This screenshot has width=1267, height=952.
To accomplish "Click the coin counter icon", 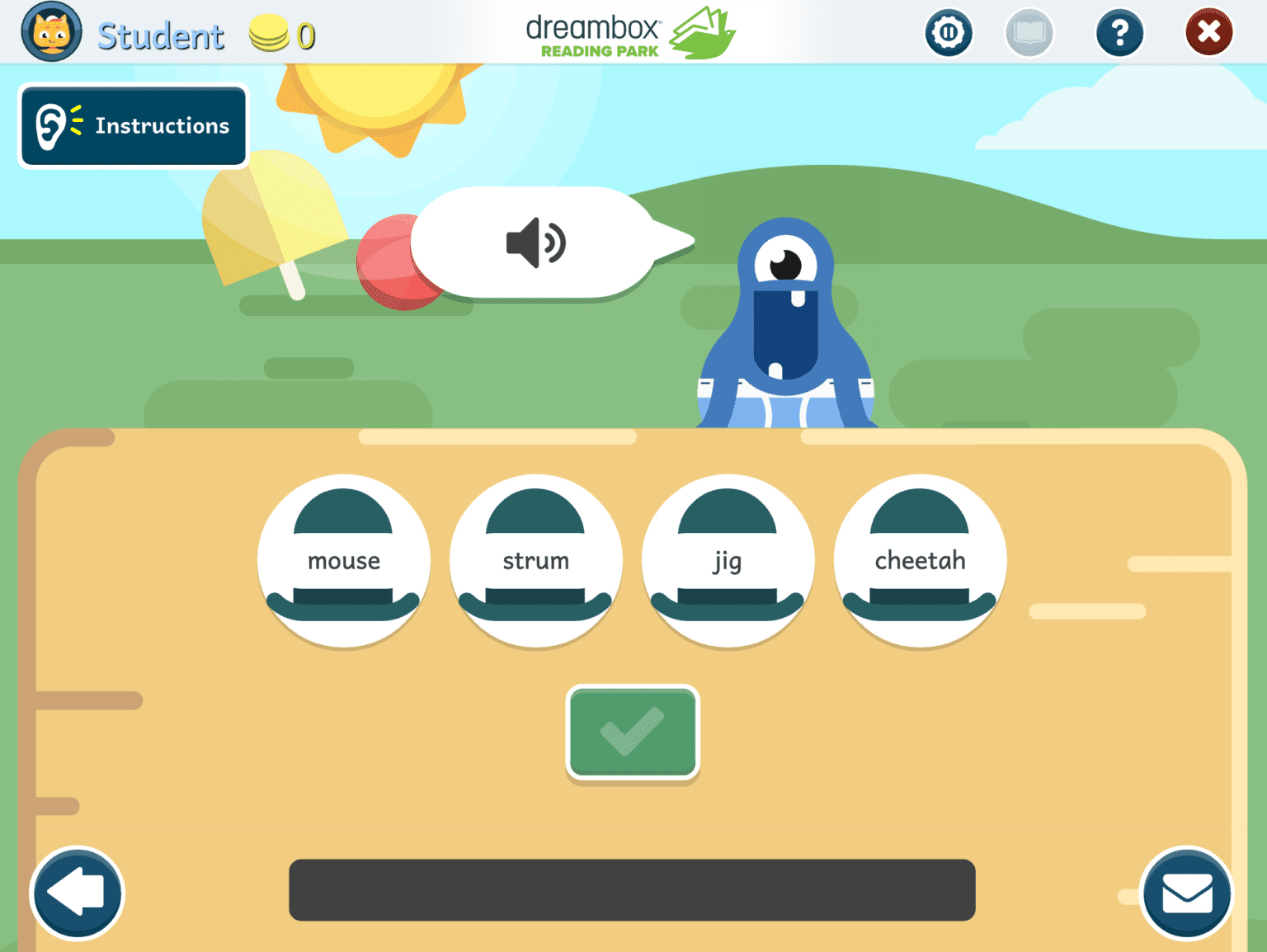I will click(x=269, y=32).
